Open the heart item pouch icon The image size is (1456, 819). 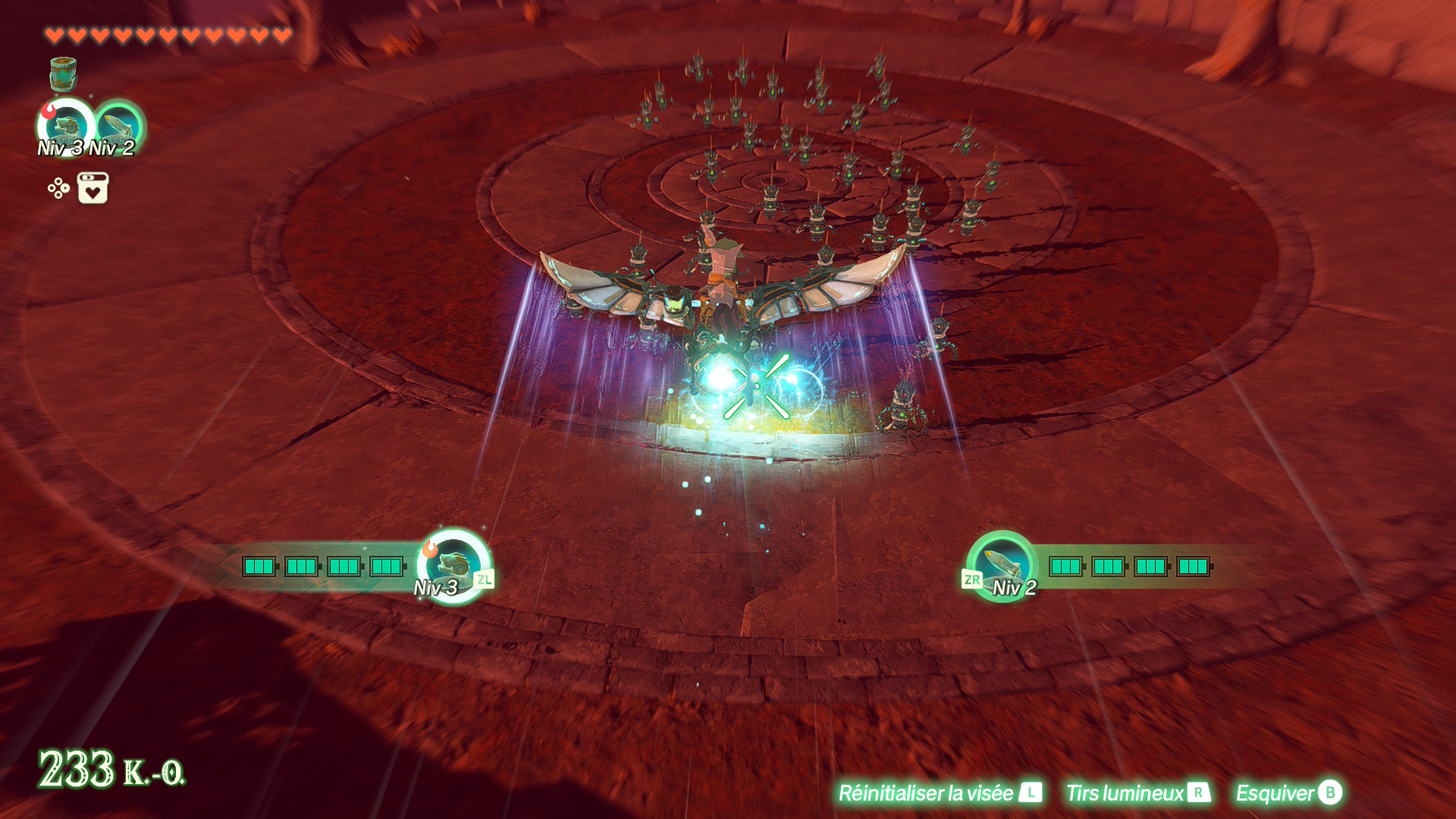click(x=93, y=188)
